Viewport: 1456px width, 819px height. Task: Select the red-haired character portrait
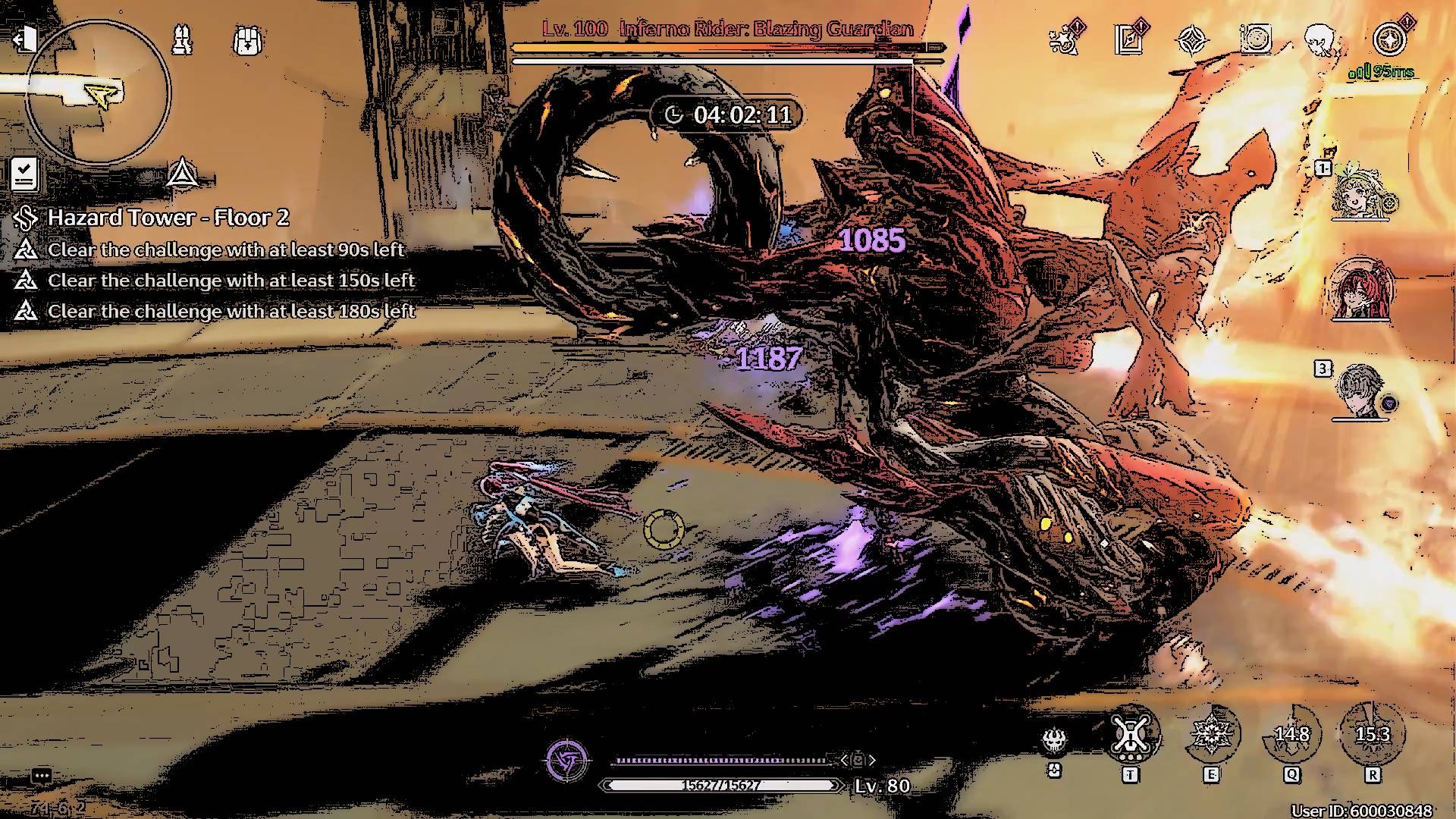pyautogui.click(x=1363, y=290)
